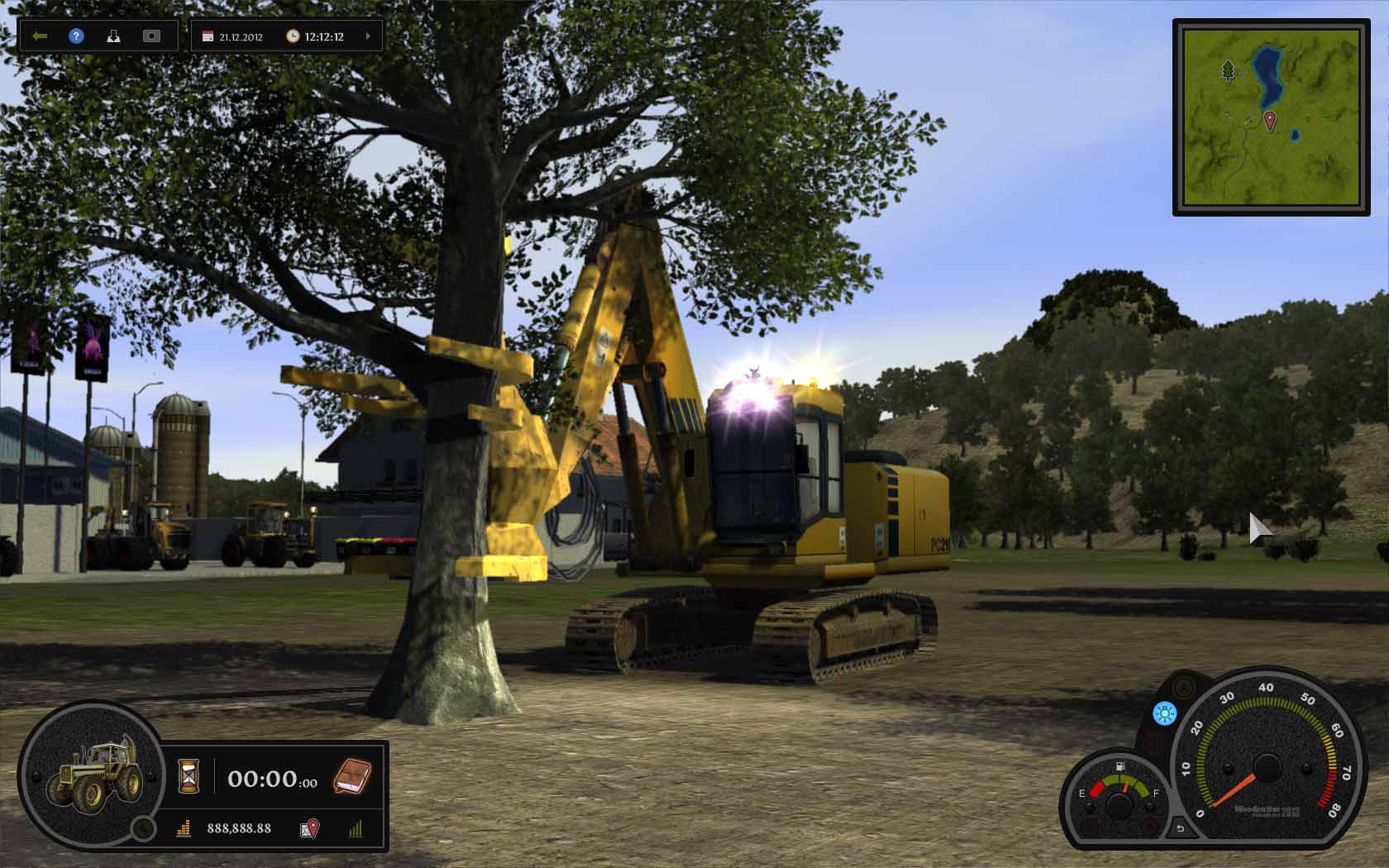The height and width of the screenshot is (868, 1389).
Task: Click the reverse arrow button under the speedometer
Action: (x=1180, y=828)
